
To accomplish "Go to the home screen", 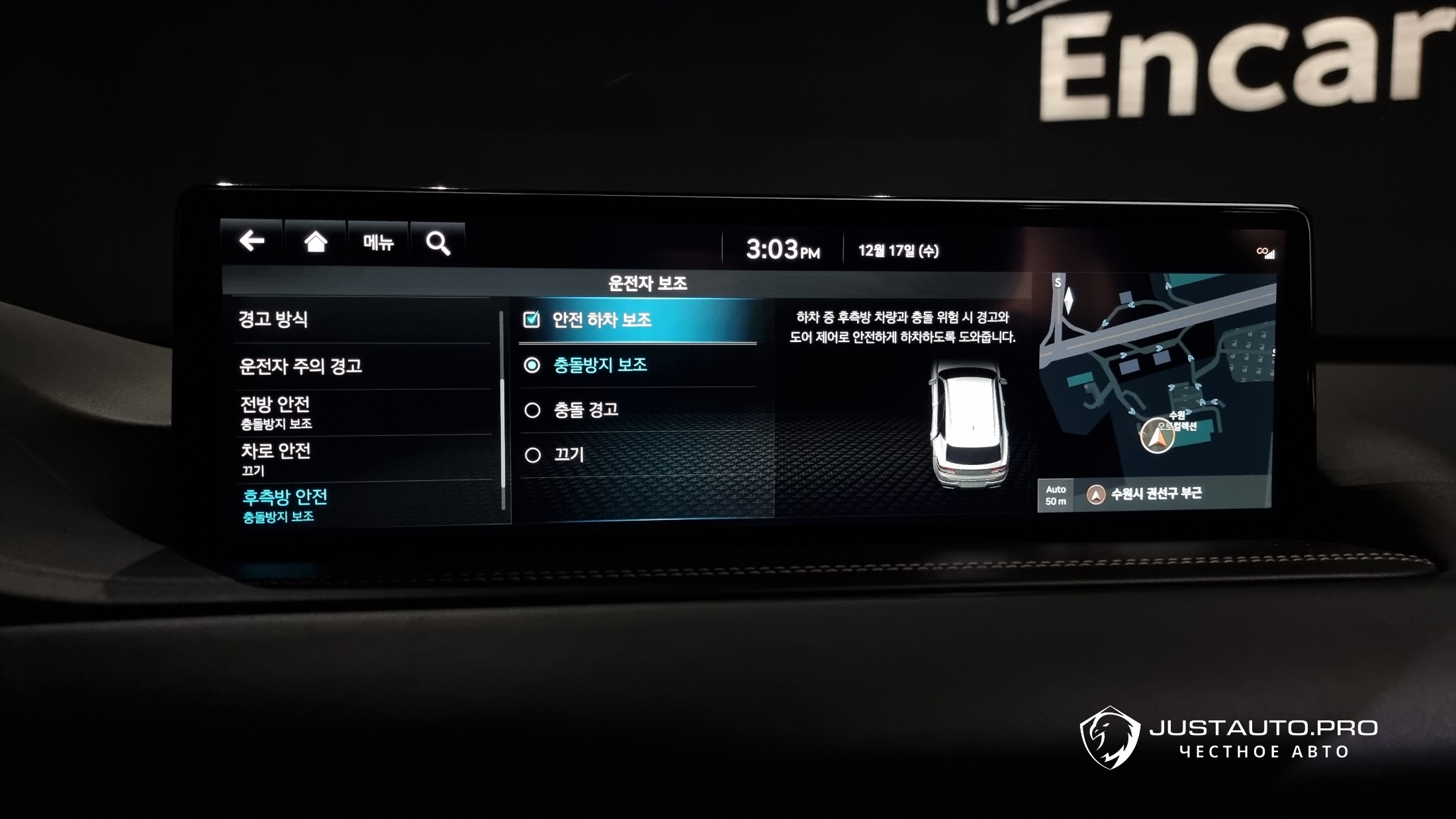I will (316, 242).
